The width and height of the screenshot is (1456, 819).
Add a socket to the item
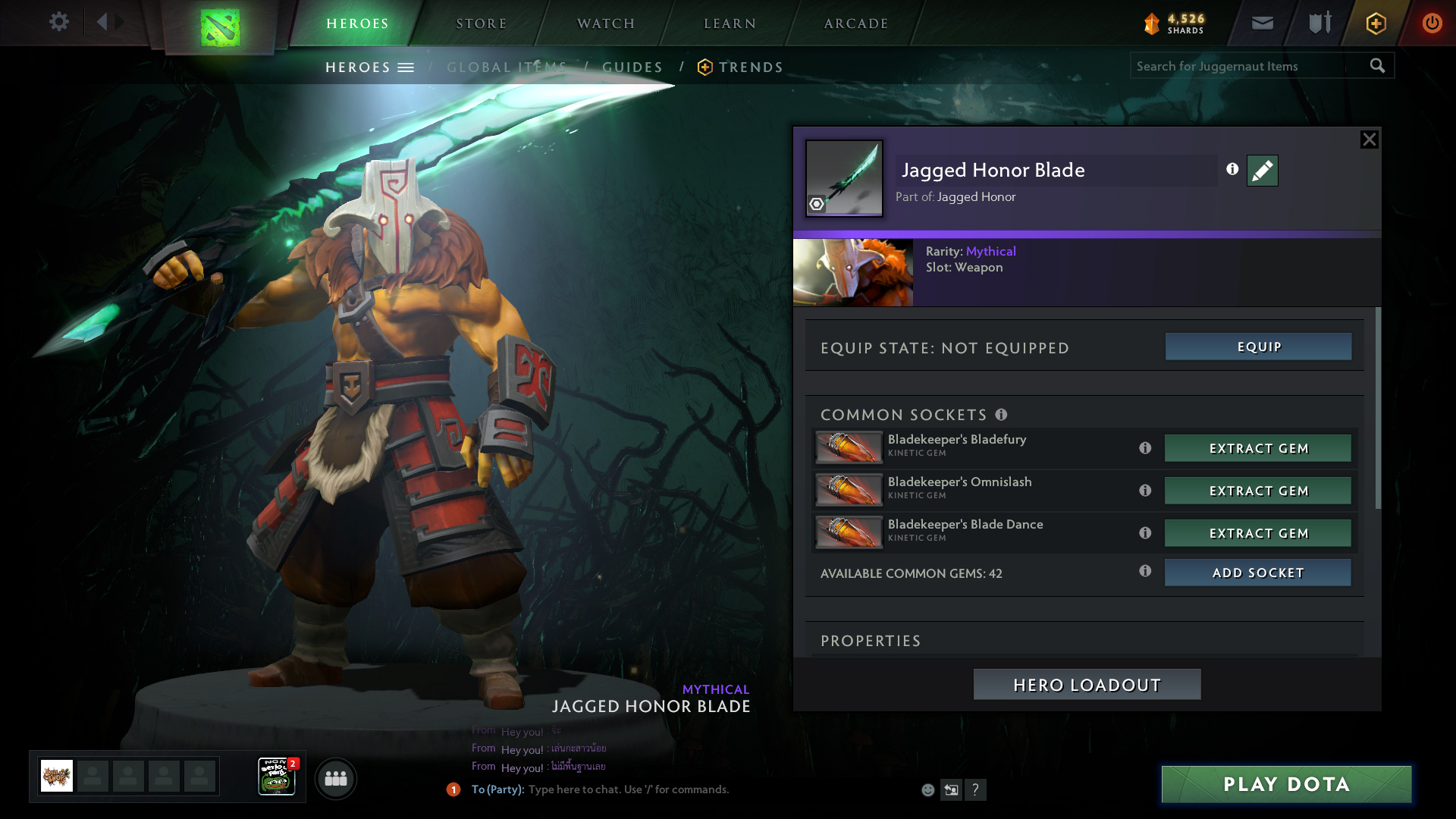(1257, 573)
